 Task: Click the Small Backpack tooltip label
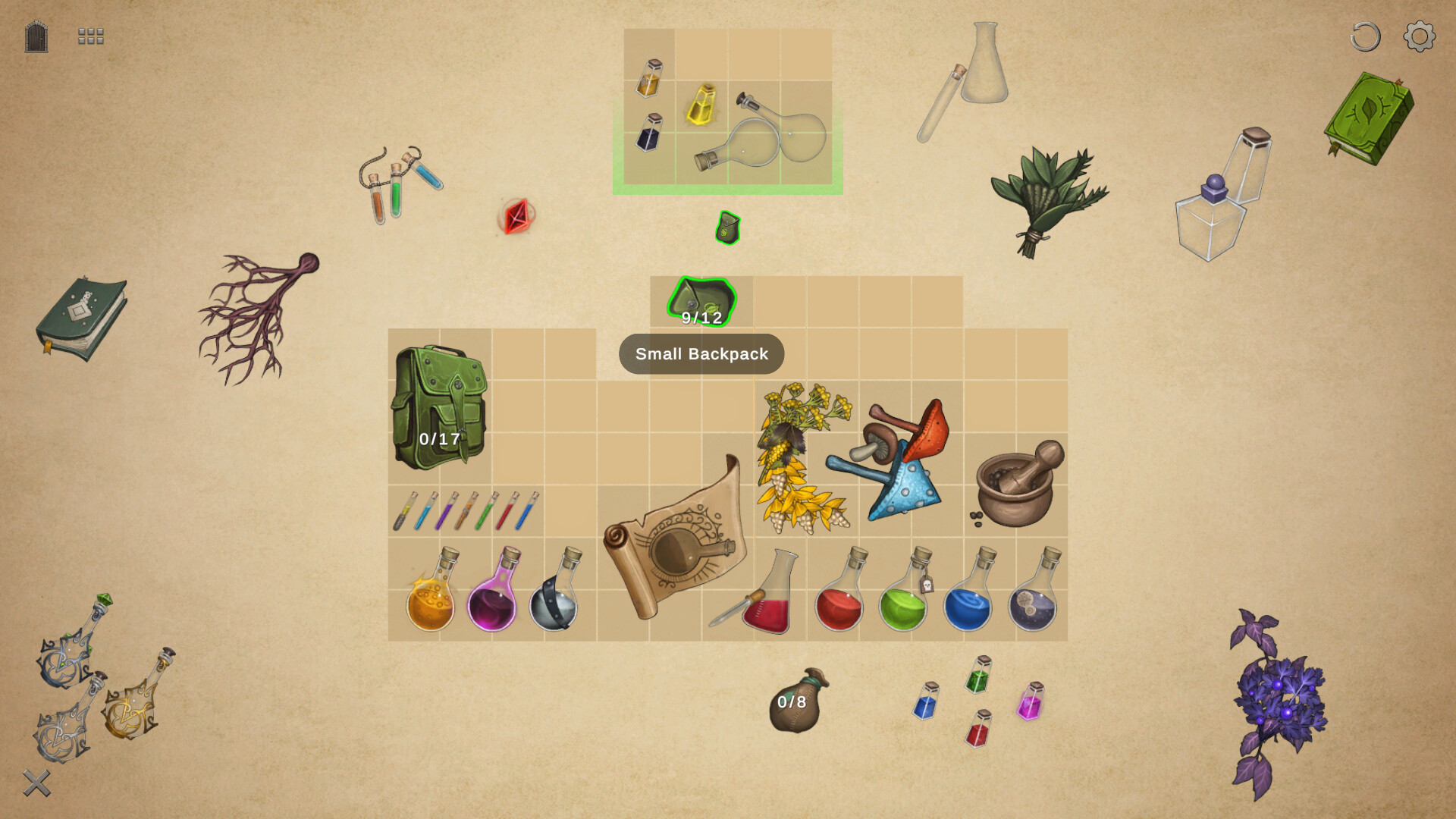(701, 353)
